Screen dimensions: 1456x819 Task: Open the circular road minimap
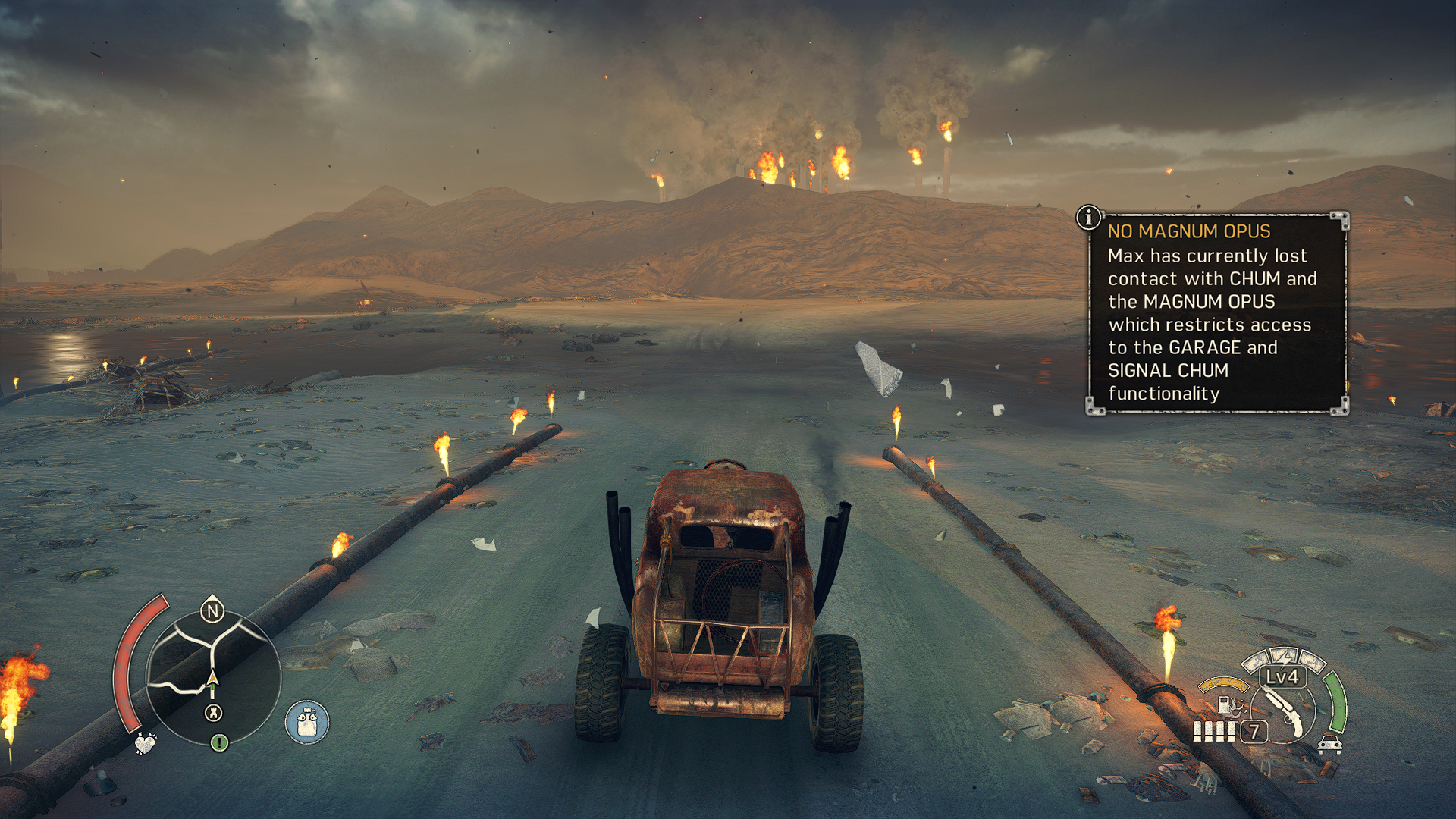213,677
